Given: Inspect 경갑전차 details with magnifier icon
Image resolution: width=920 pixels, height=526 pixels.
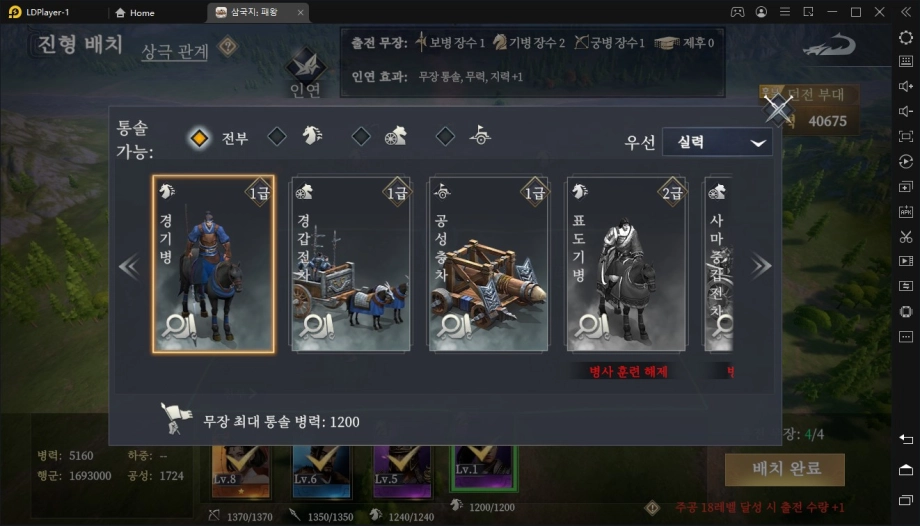Looking at the screenshot, I should [318, 325].
